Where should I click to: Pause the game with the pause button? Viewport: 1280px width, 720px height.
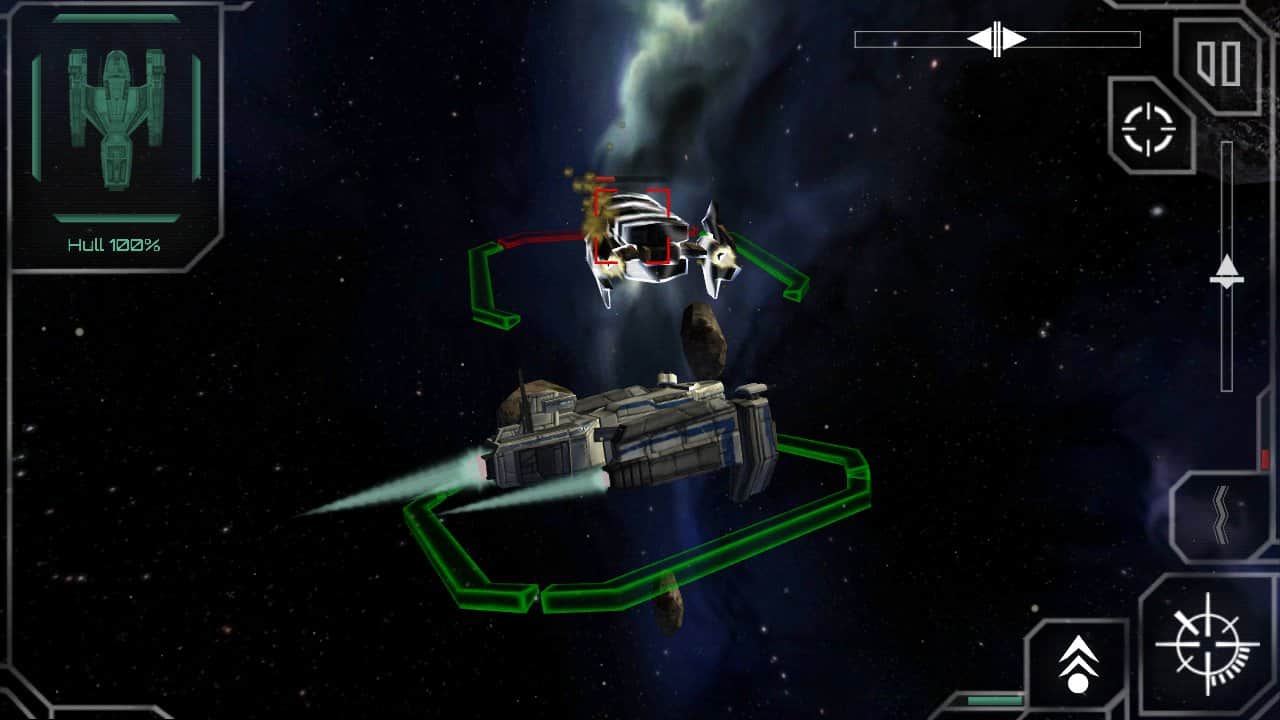click(1219, 63)
